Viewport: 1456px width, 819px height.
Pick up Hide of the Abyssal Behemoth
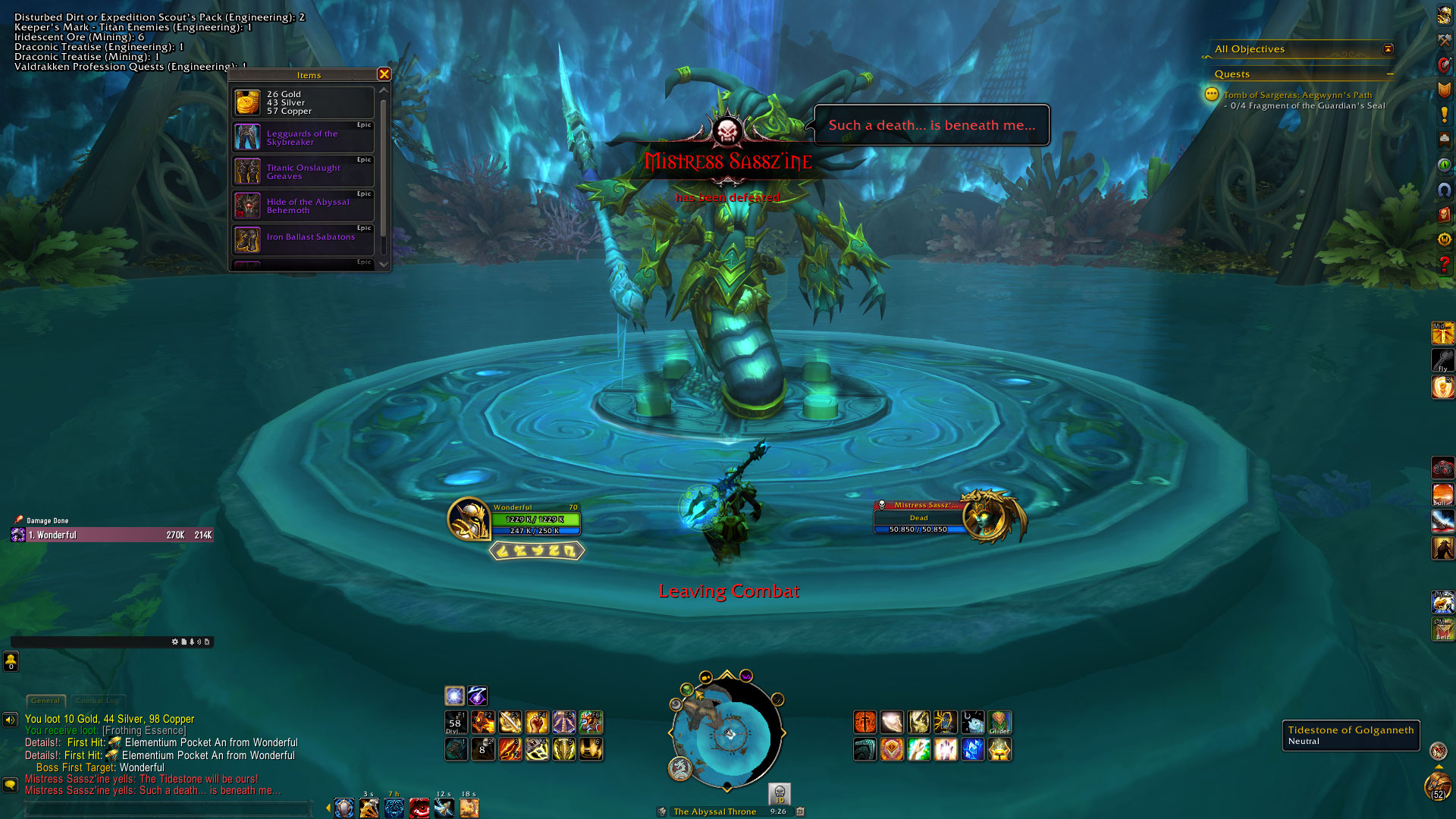tap(303, 206)
